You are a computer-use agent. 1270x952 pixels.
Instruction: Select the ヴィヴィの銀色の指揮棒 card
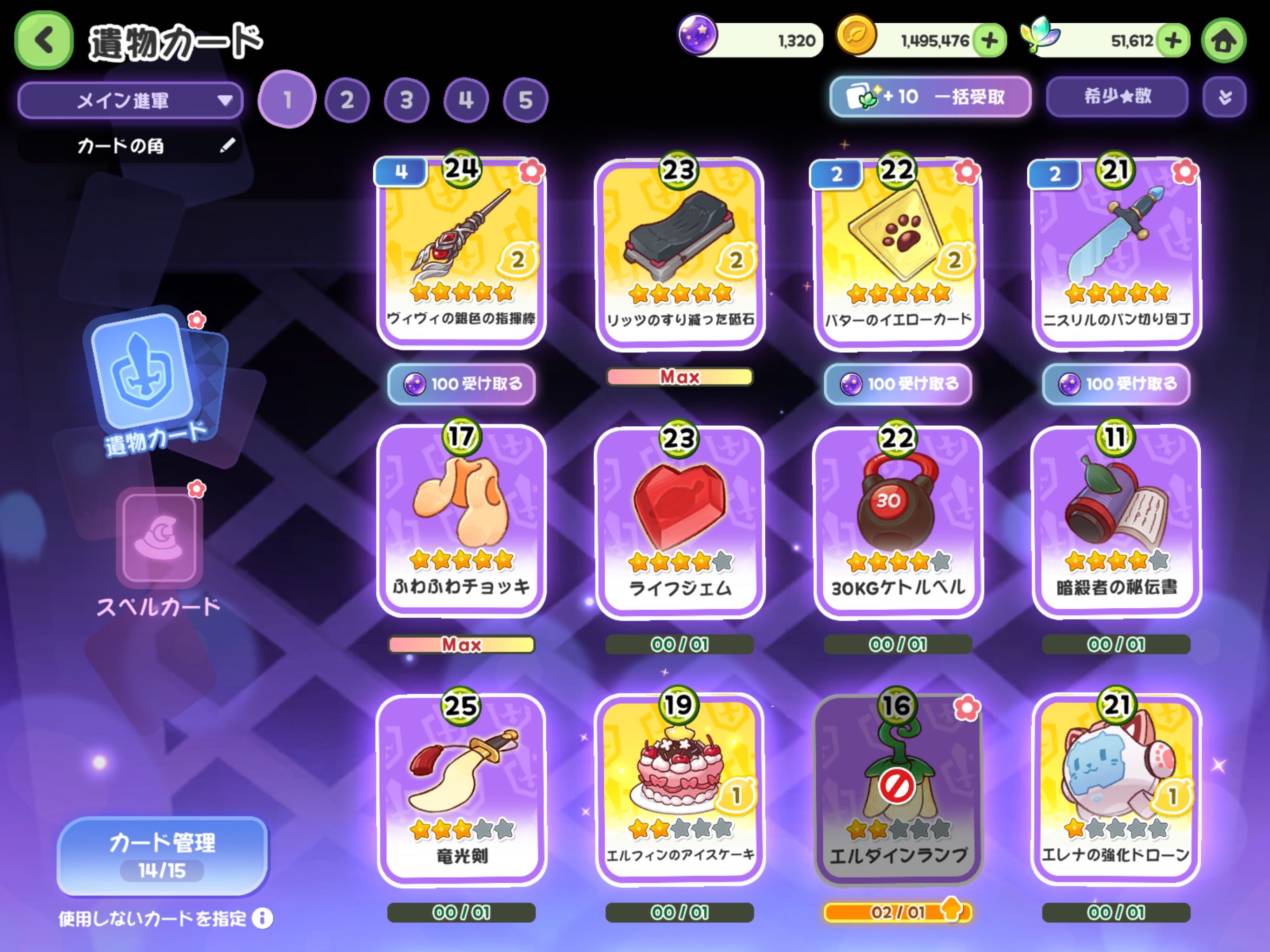461,252
